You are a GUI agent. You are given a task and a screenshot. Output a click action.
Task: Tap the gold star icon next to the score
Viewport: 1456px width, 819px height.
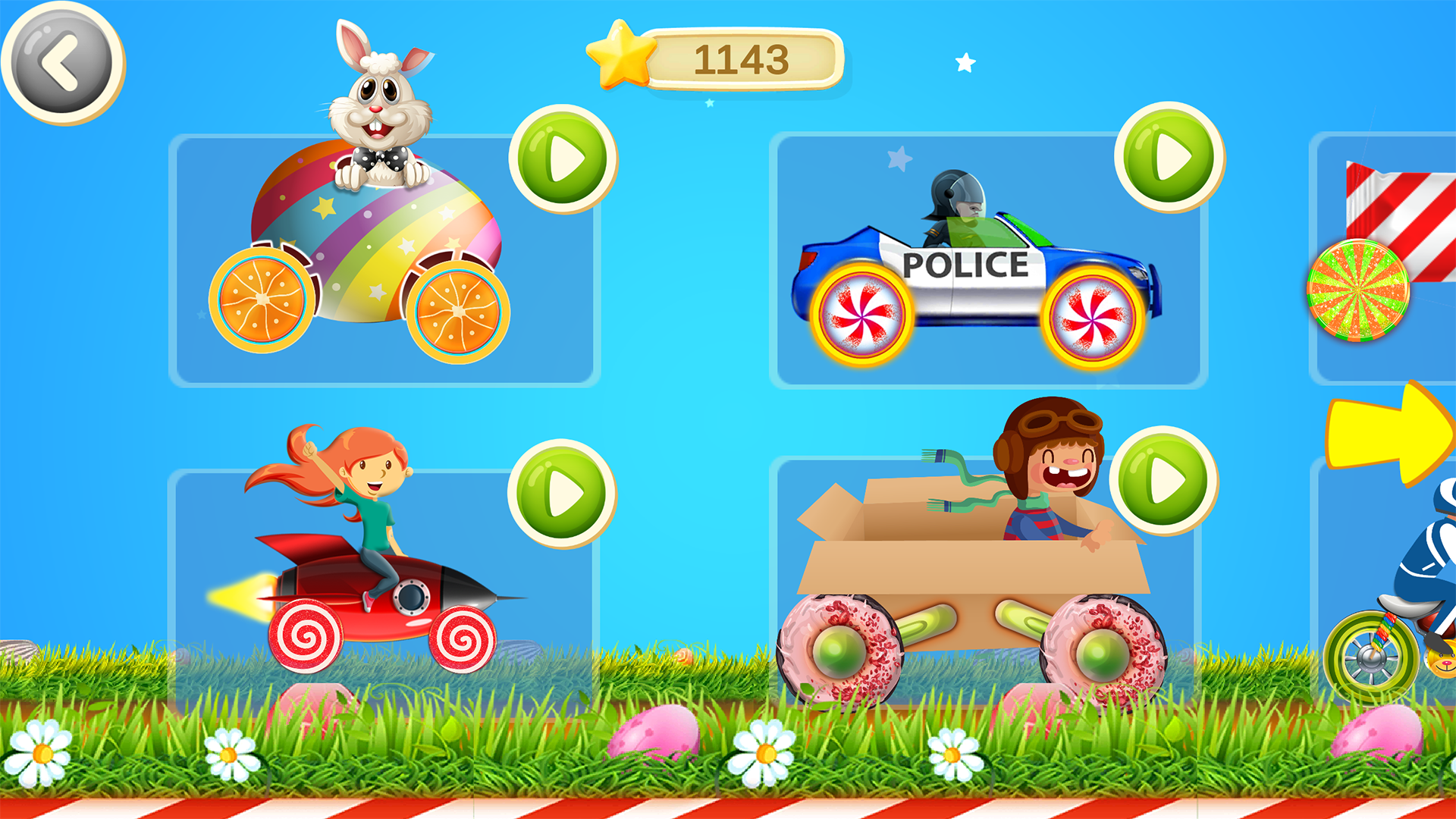coord(620,55)
